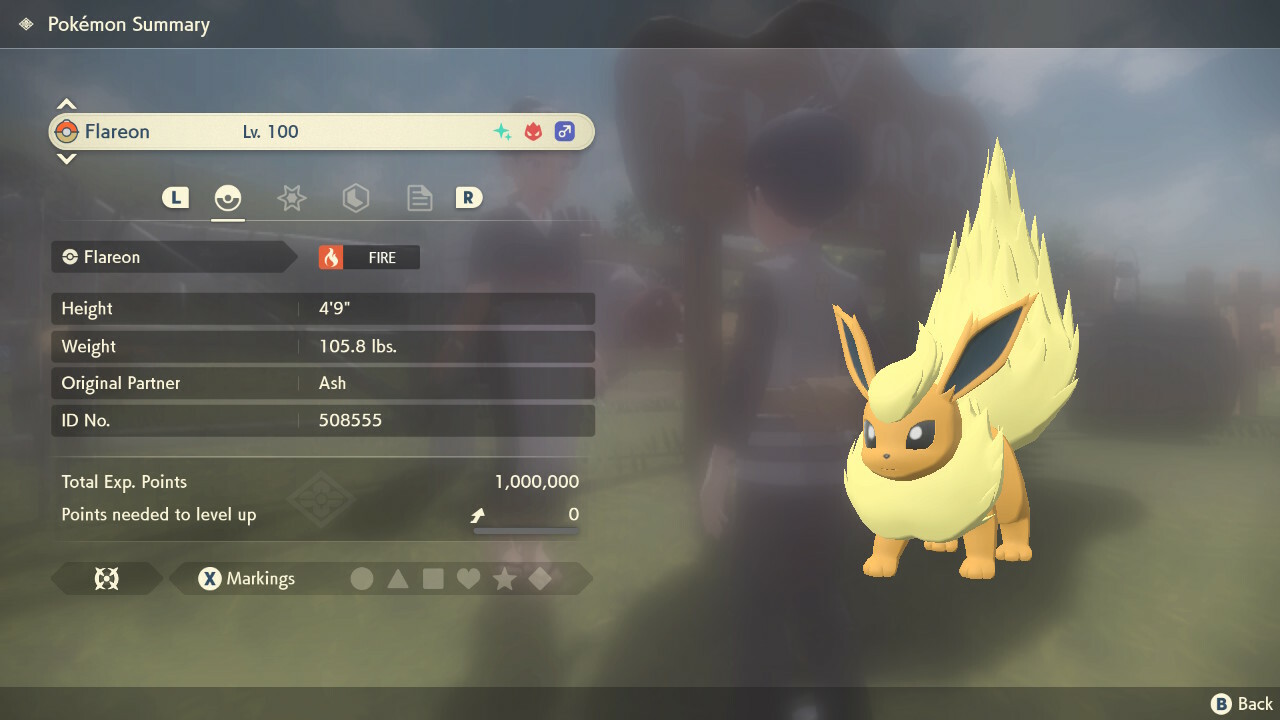
Task: Switch to the Poké Ball general info tab
Action: click(228, 198)
